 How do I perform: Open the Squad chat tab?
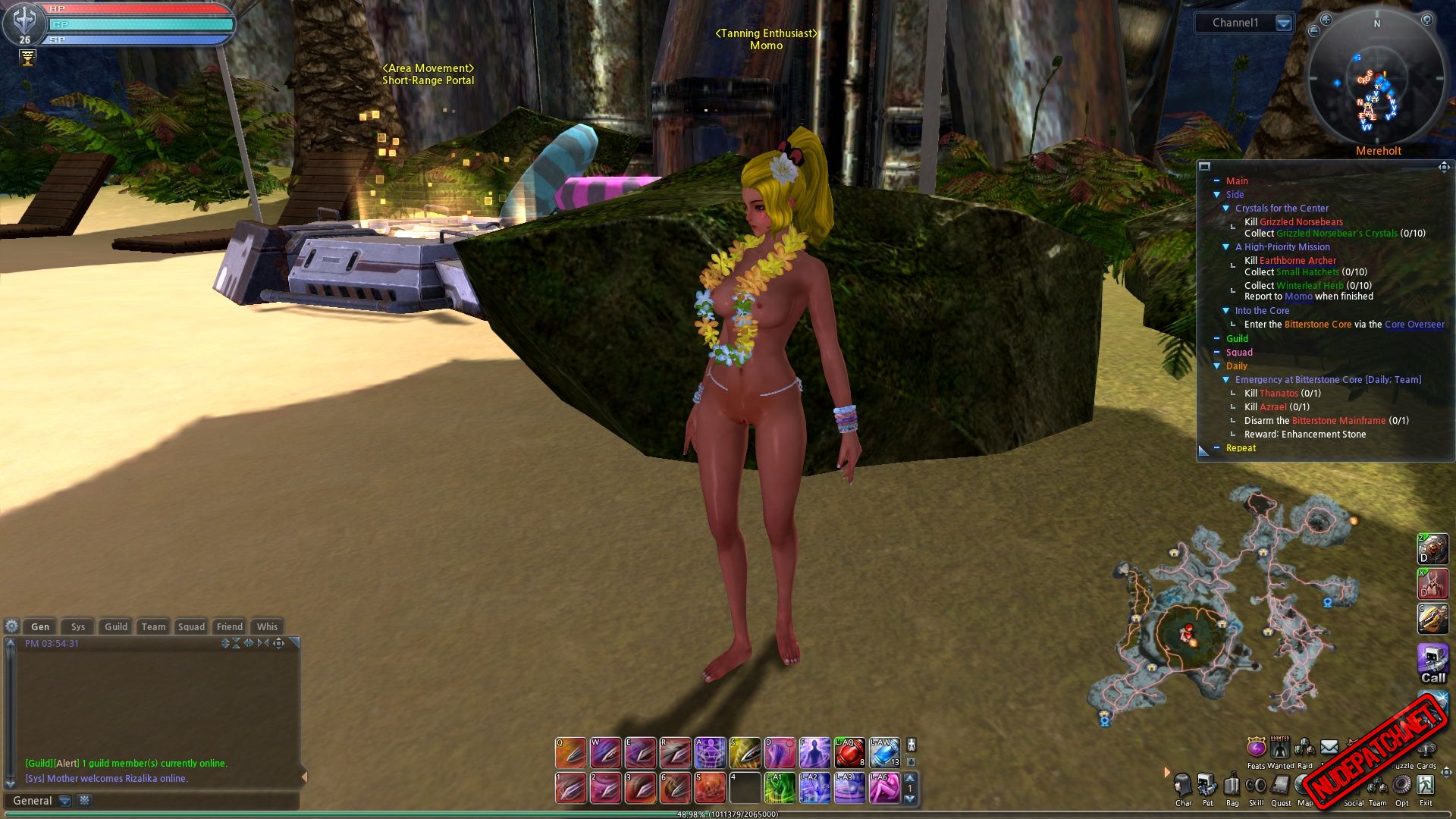click(x=191, y=626)
